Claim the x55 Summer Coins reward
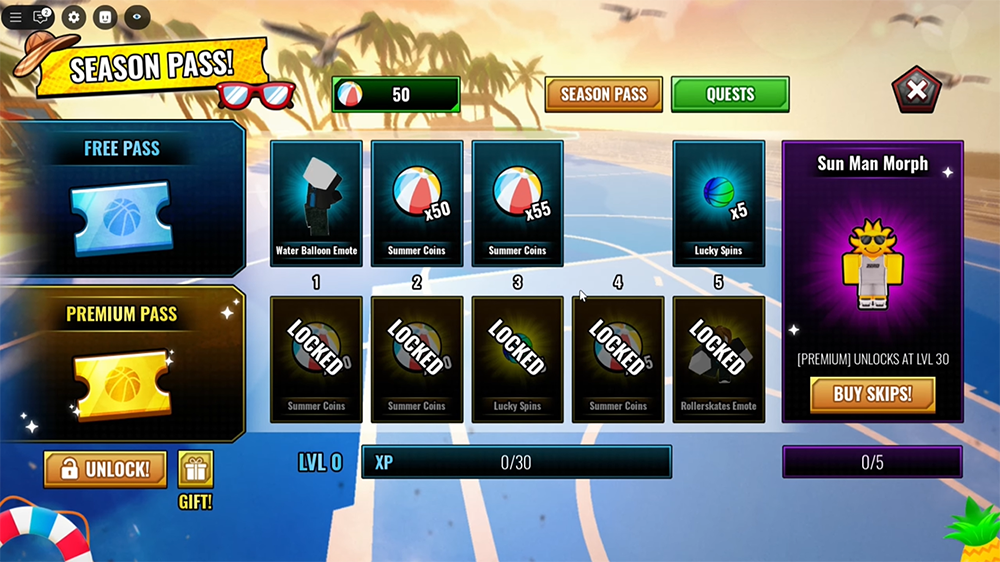This screenshot has height=562, width=1000. tap(517, 202)
